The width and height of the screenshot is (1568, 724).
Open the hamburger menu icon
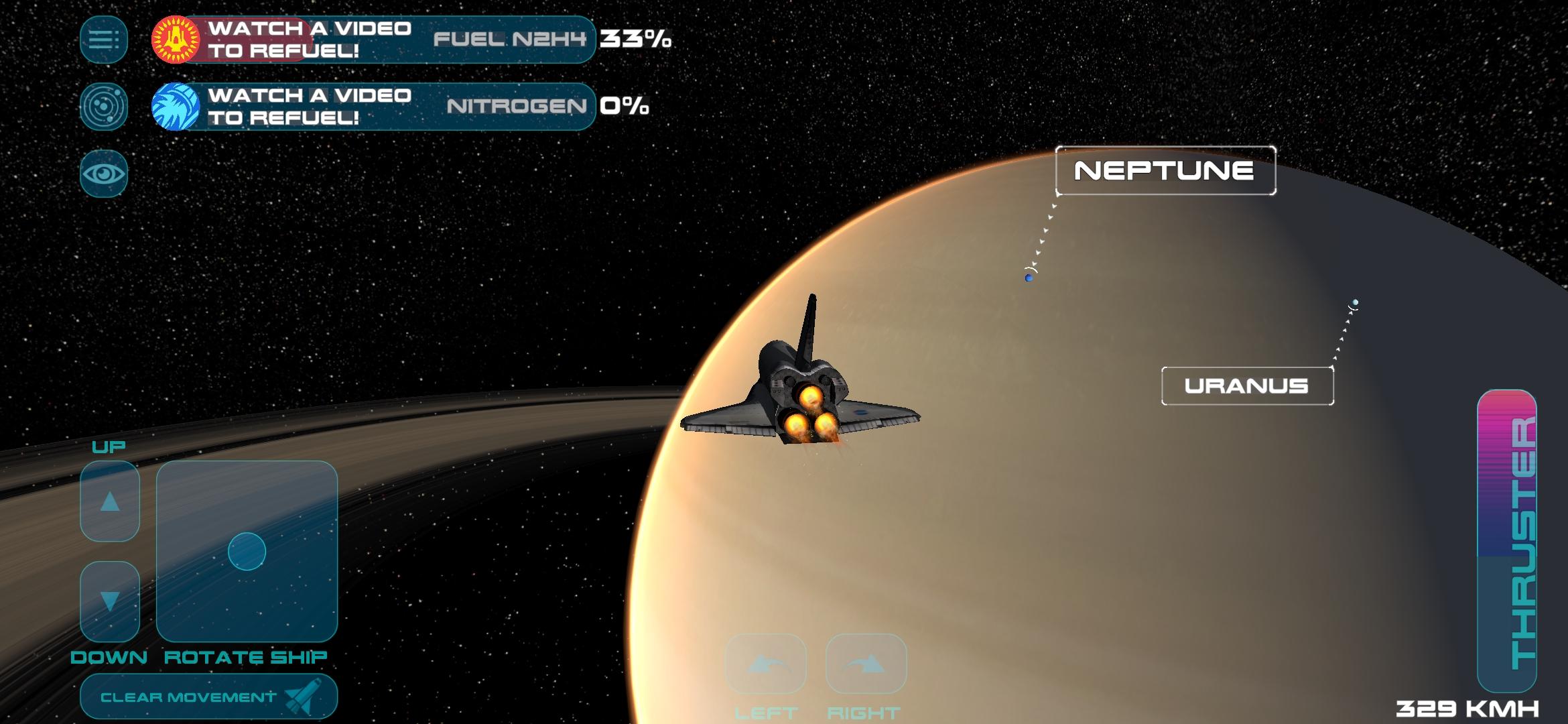pos(104,40)
